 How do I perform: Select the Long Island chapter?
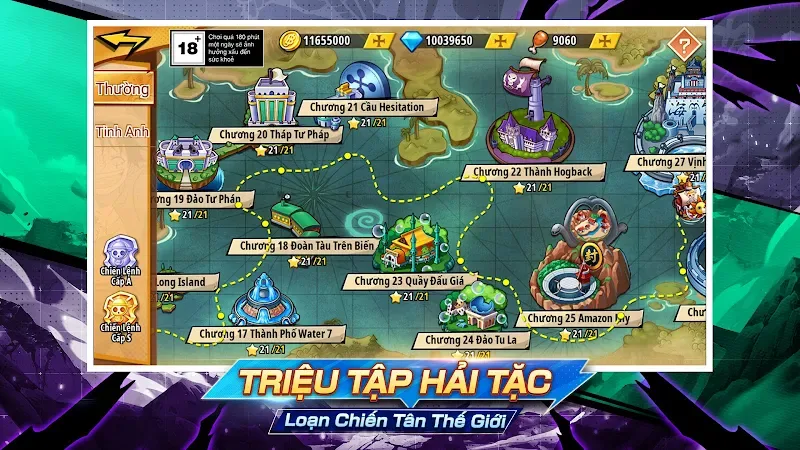coord(181,282)
